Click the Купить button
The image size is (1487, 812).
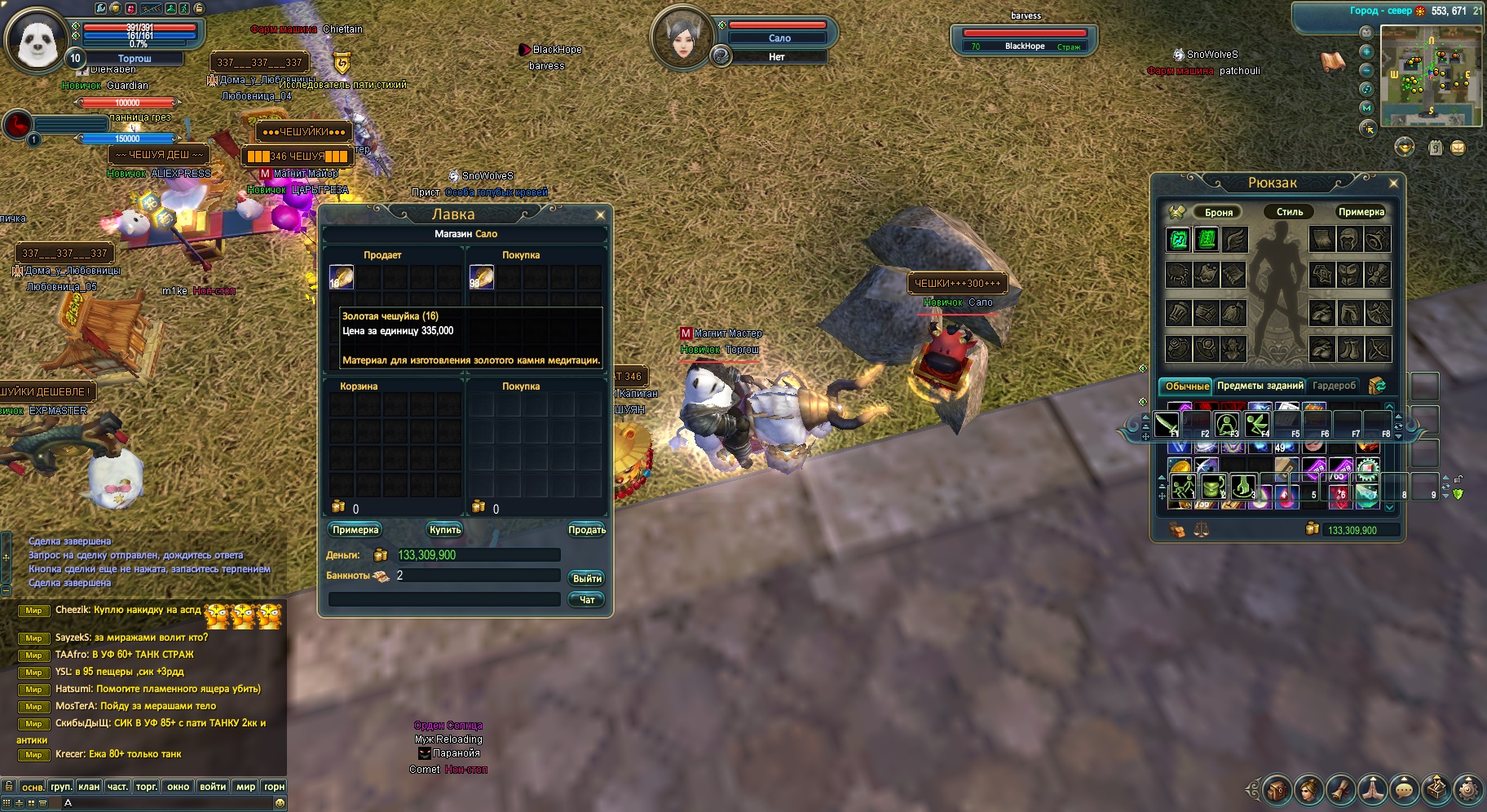pyautogui.click(x=445, y=530)
